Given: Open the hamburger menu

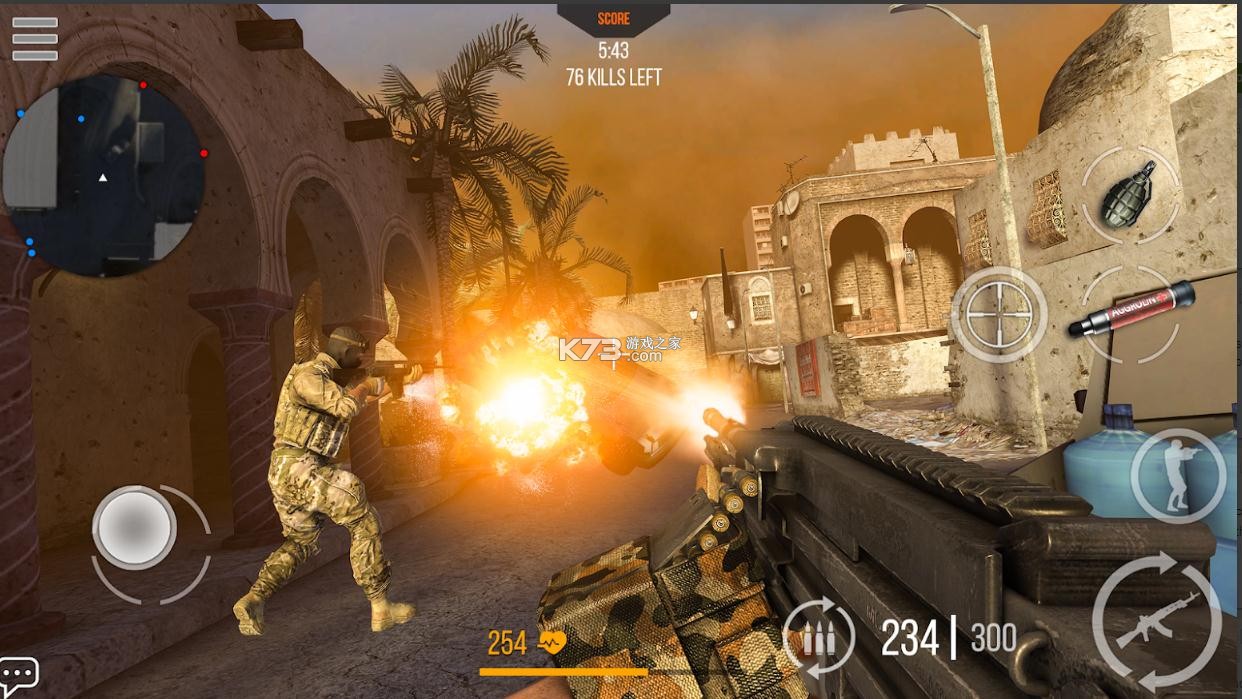Looking at the screenshot, I should pos(34,39).
